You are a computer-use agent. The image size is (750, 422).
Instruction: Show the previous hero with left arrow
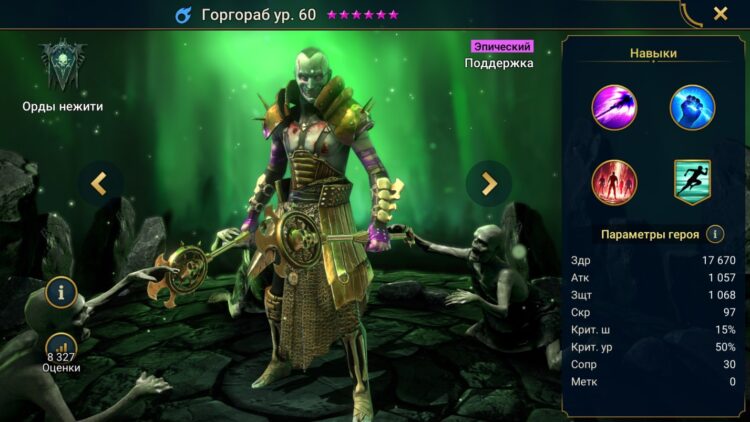pyautogui.click(x=99, y=183)
